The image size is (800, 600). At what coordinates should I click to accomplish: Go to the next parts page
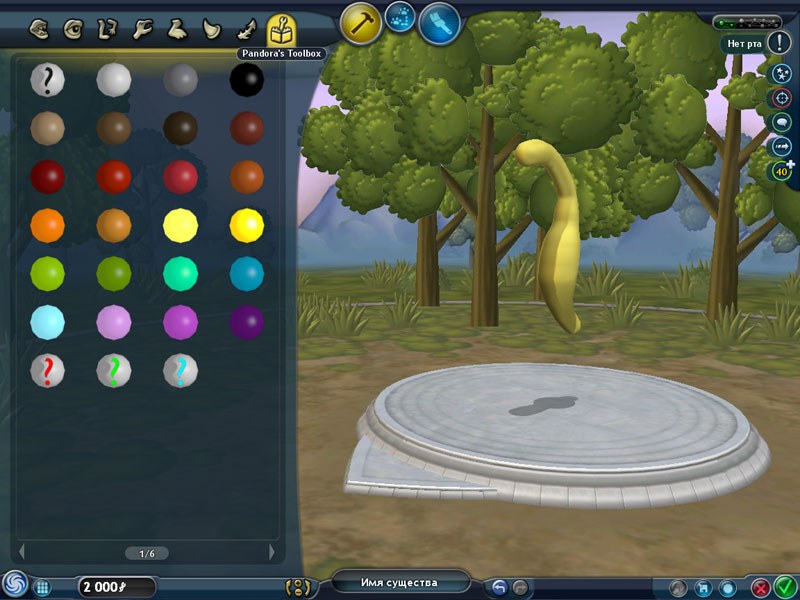(x=271, y=552)
